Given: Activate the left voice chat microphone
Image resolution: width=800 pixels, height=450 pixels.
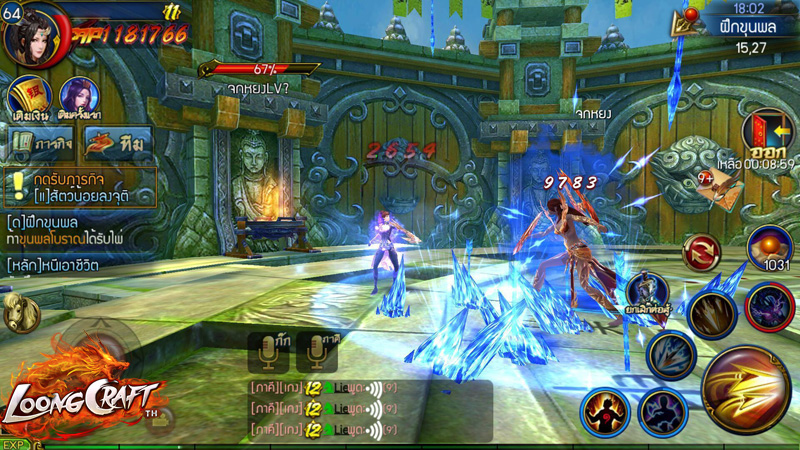Looking at the screenshot, I should point(268,352).
